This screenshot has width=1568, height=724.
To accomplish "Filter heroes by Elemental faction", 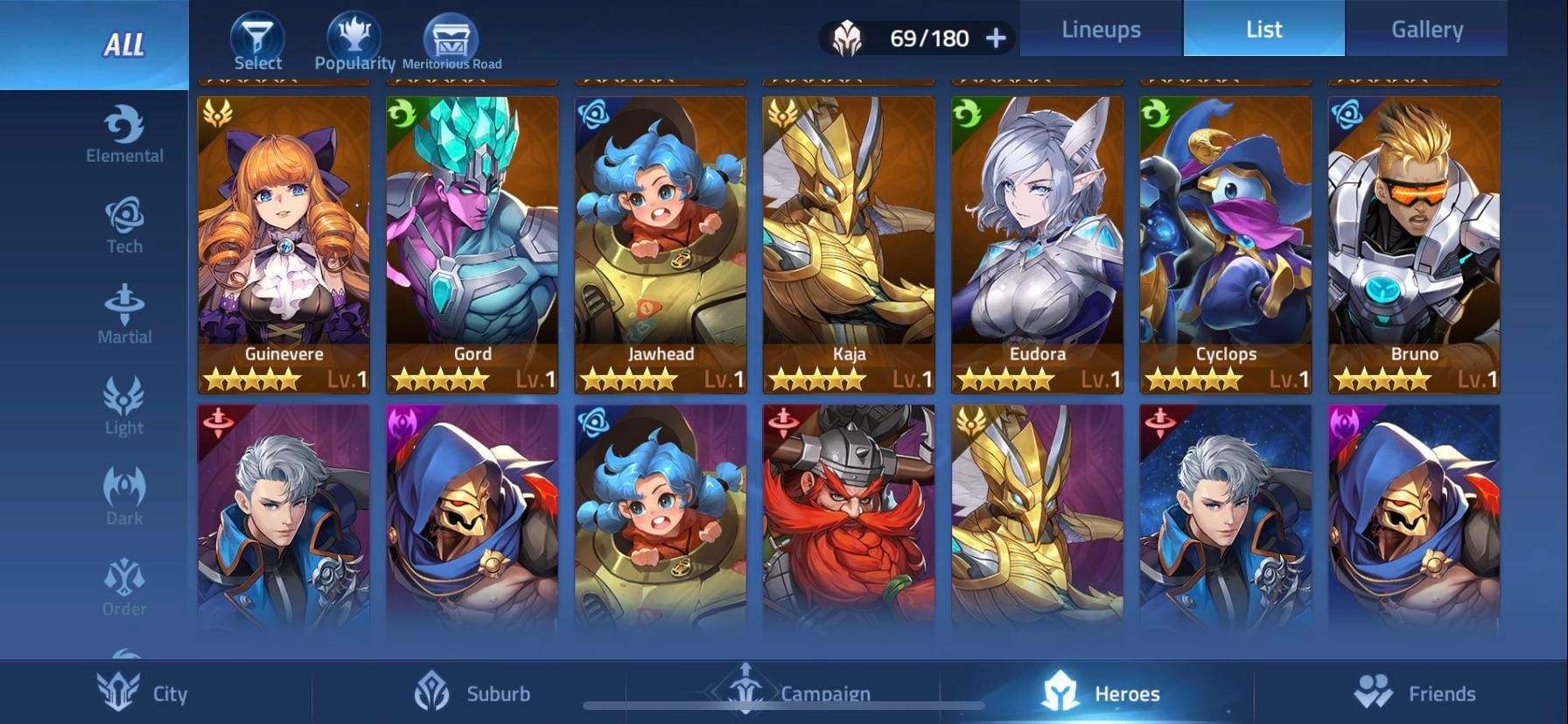I will point(124,136).
